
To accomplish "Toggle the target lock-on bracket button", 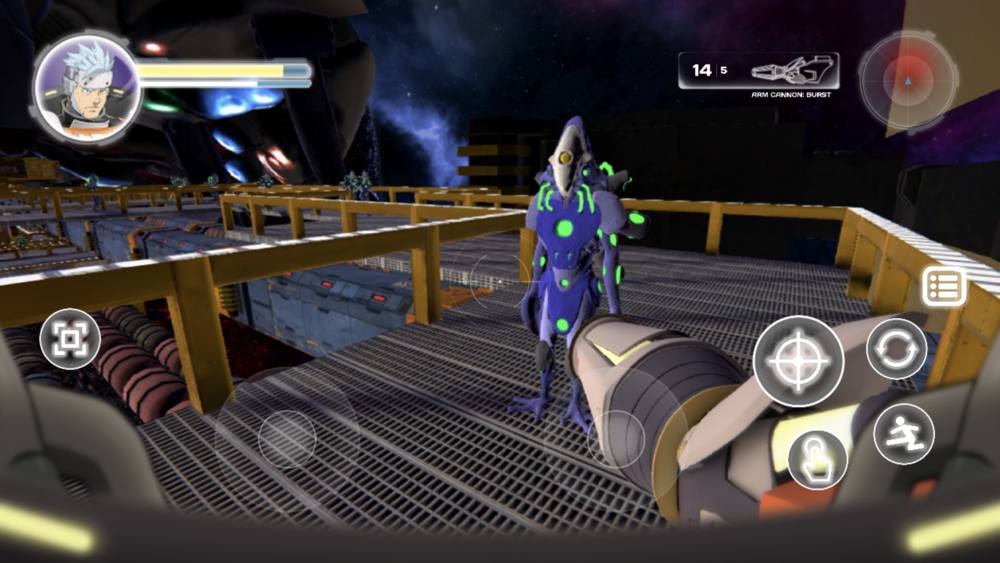I will coord(70,340).
